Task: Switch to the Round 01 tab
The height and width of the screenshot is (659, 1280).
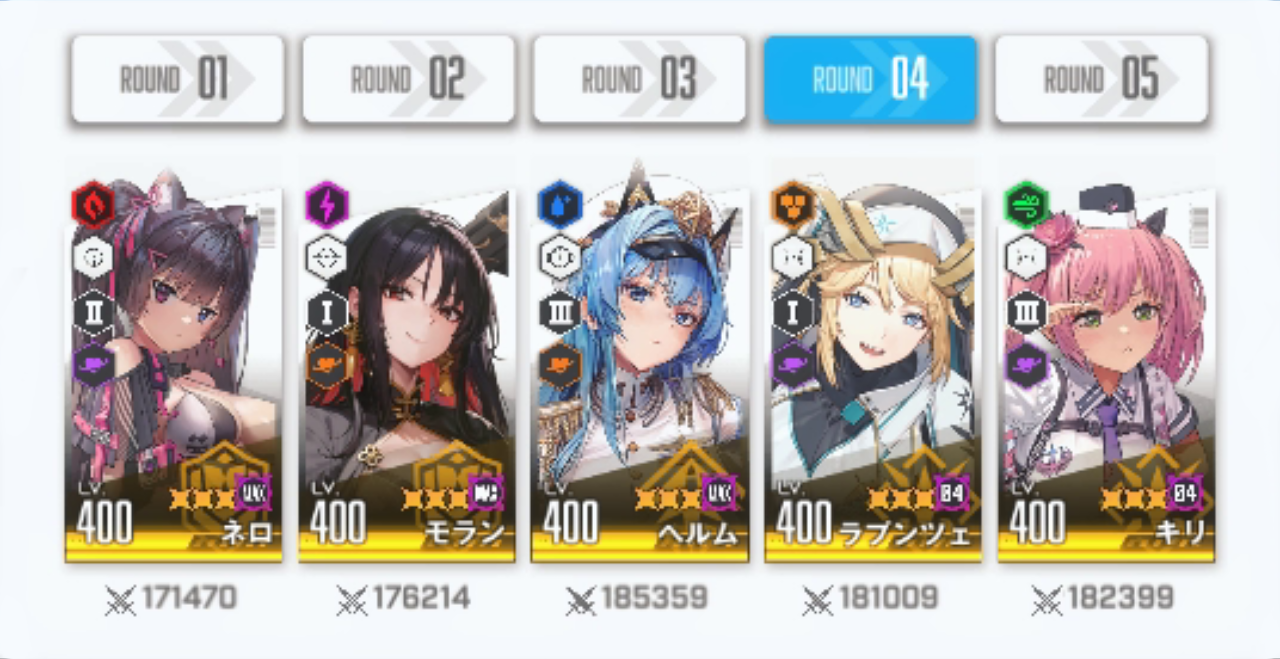Action: tap(177, 80)
